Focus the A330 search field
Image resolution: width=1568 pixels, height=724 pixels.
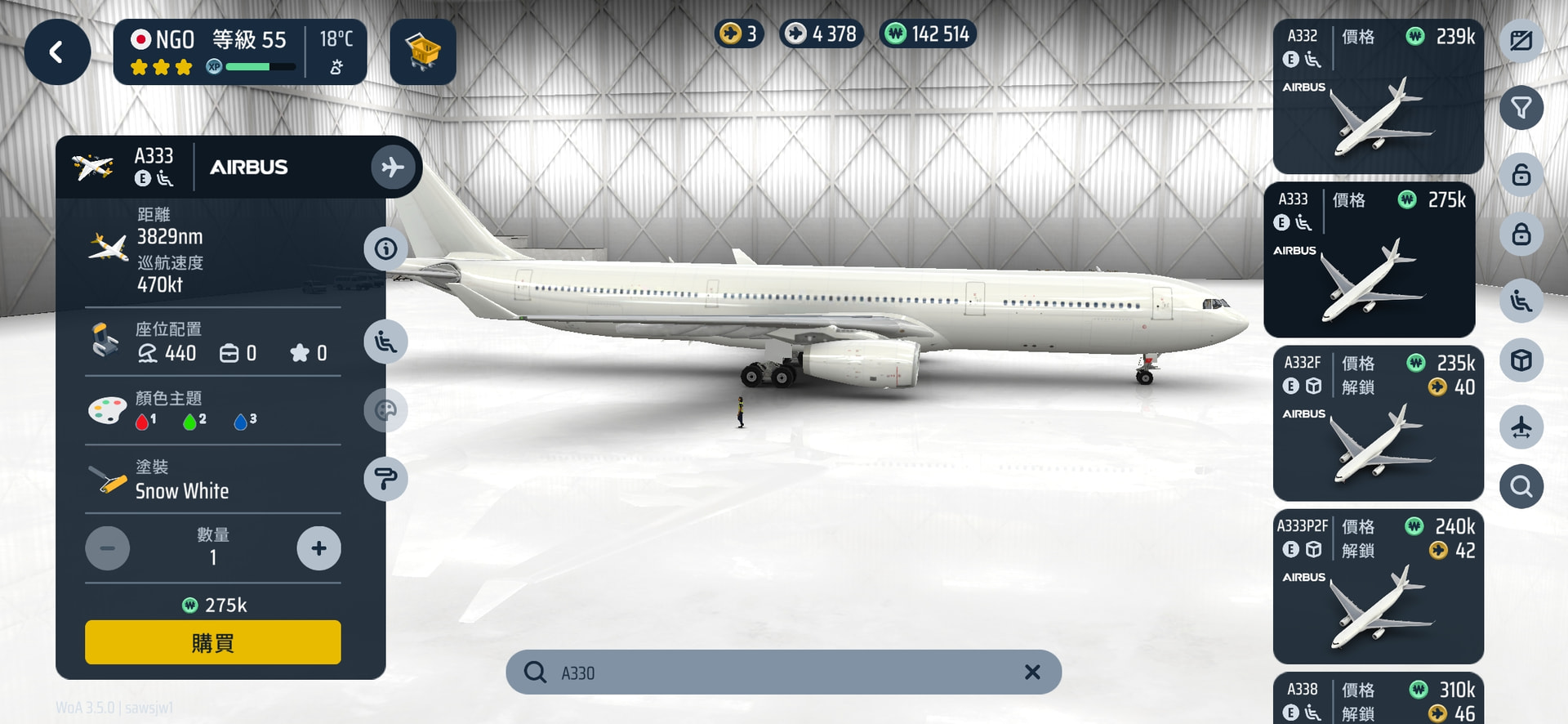[x=776, y=673]
